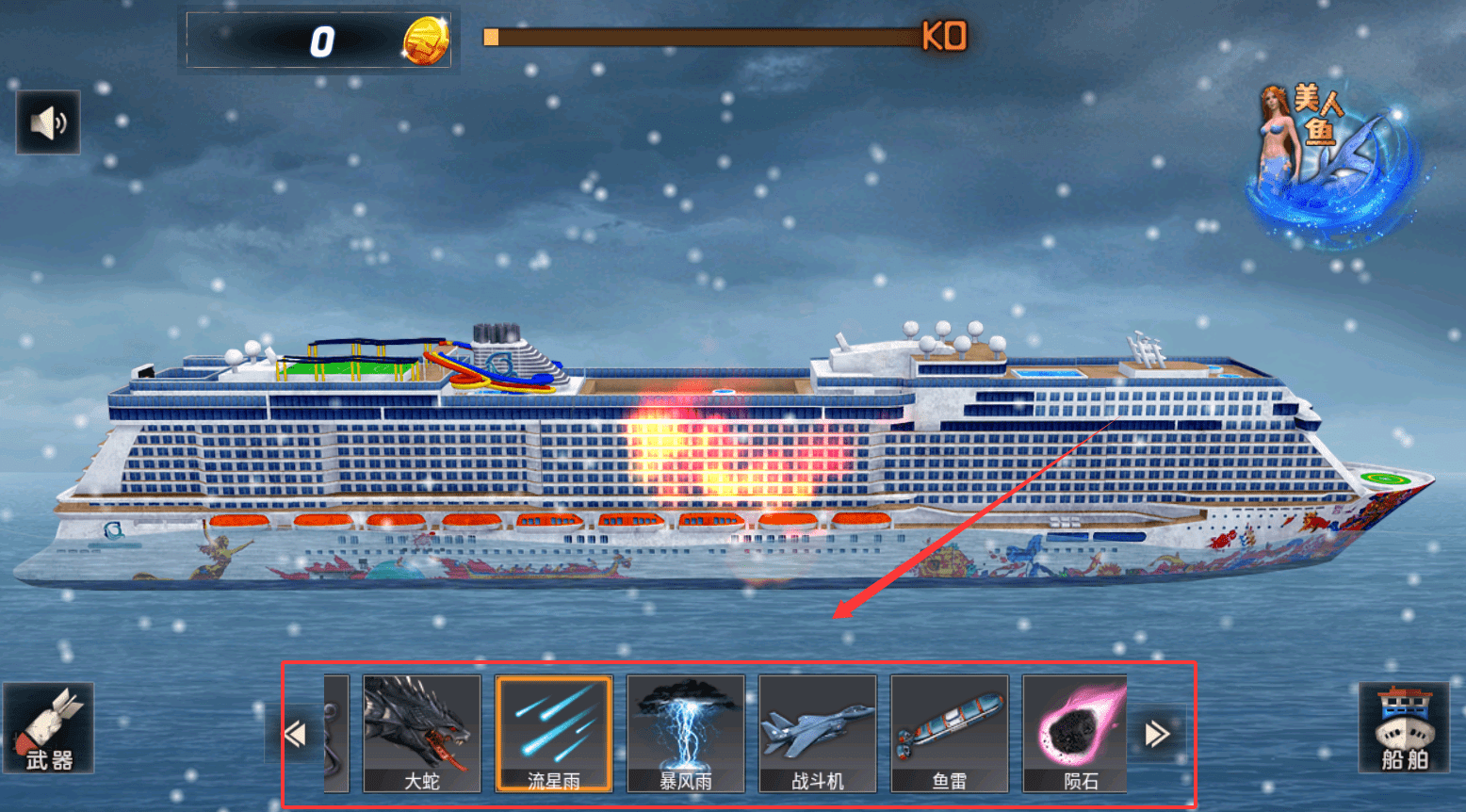Toggle the sound speaker button
Screen dimensions: 1466x812
[x=48, y=122]
